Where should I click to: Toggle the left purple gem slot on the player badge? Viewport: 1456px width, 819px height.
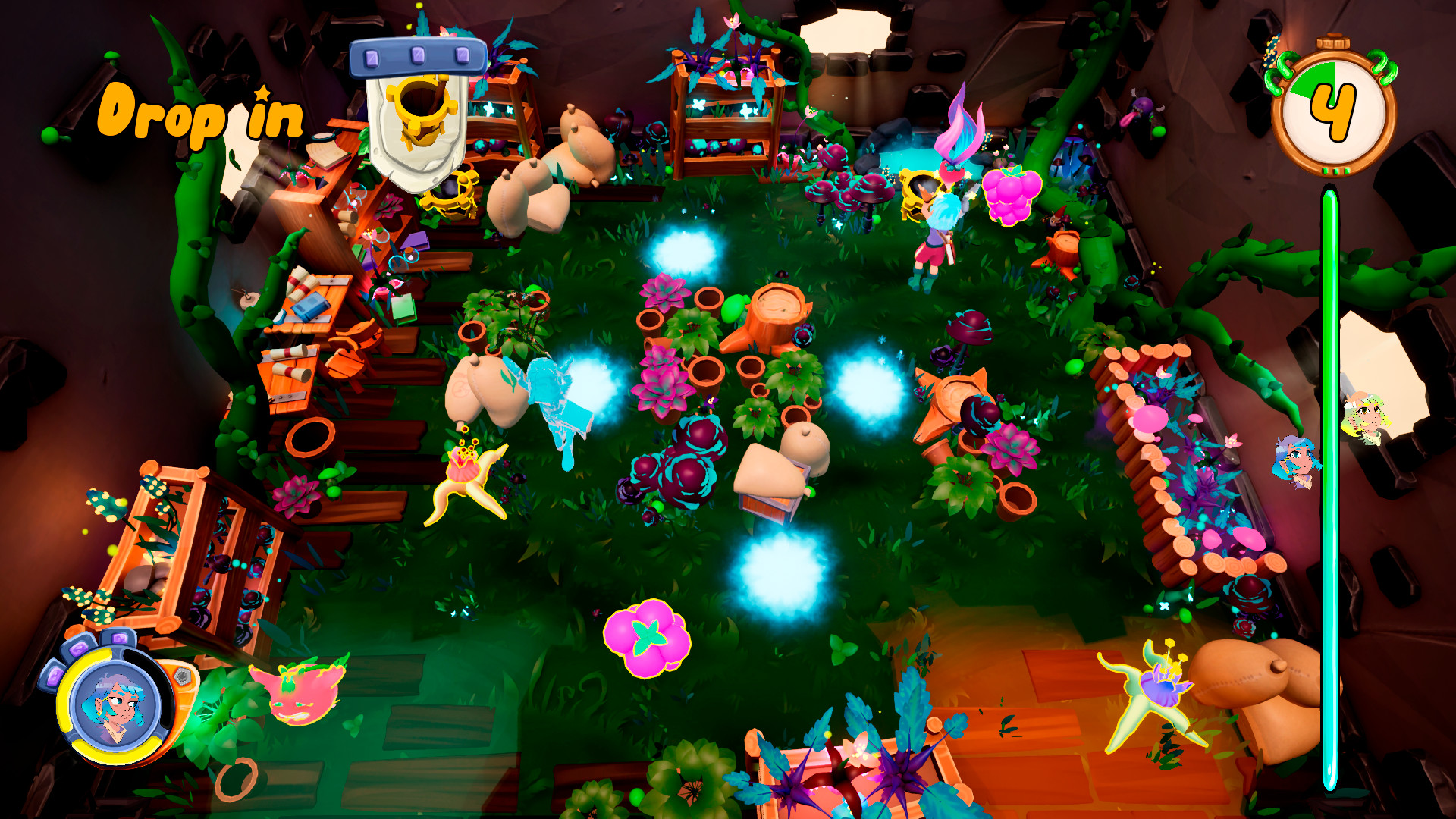click(x=55, y=677)
